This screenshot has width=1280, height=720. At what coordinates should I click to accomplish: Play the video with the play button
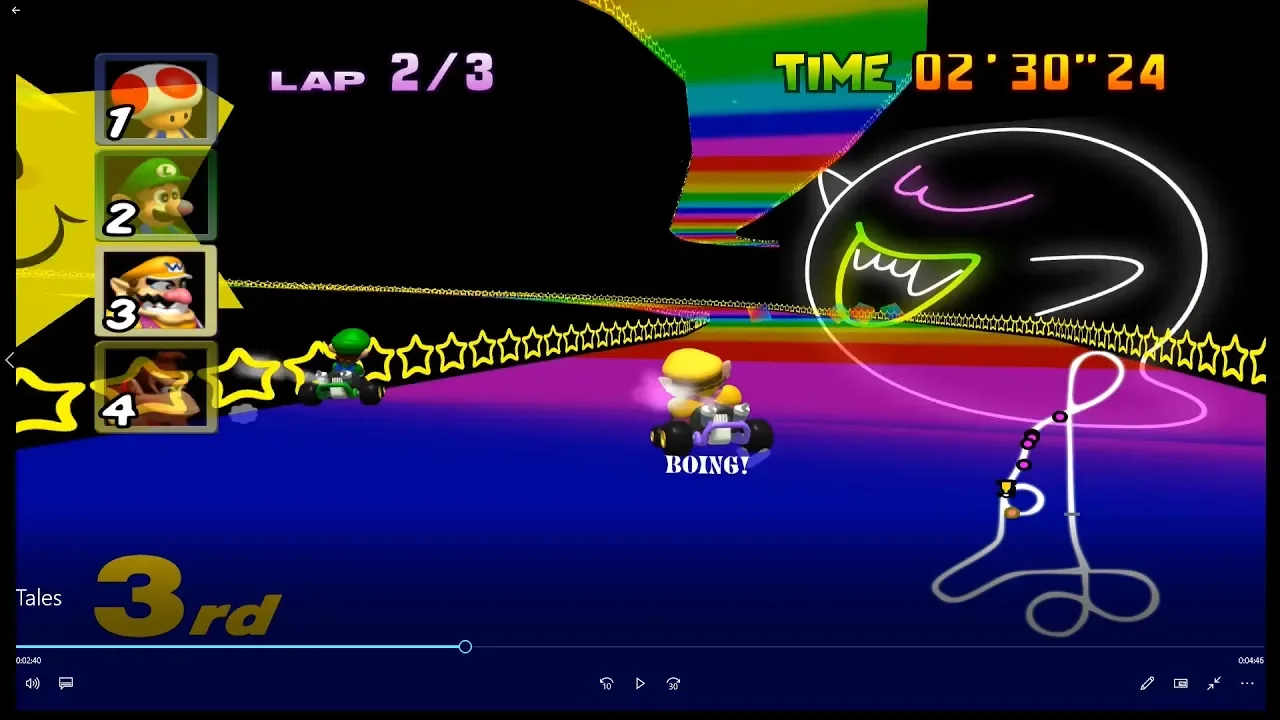[640, 684]
